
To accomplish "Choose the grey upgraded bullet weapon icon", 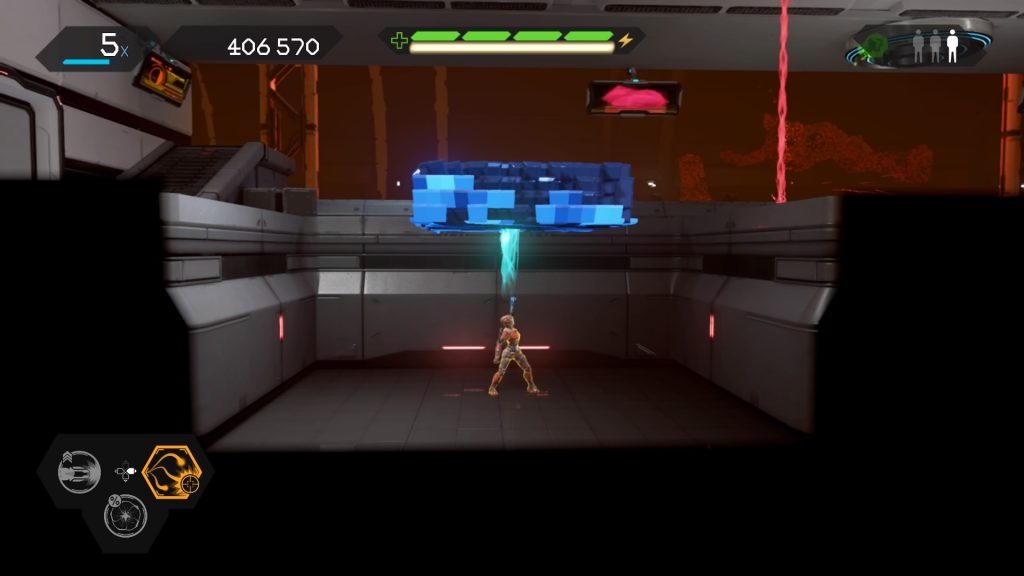I will pyautogui.click(x=80, y=471).
